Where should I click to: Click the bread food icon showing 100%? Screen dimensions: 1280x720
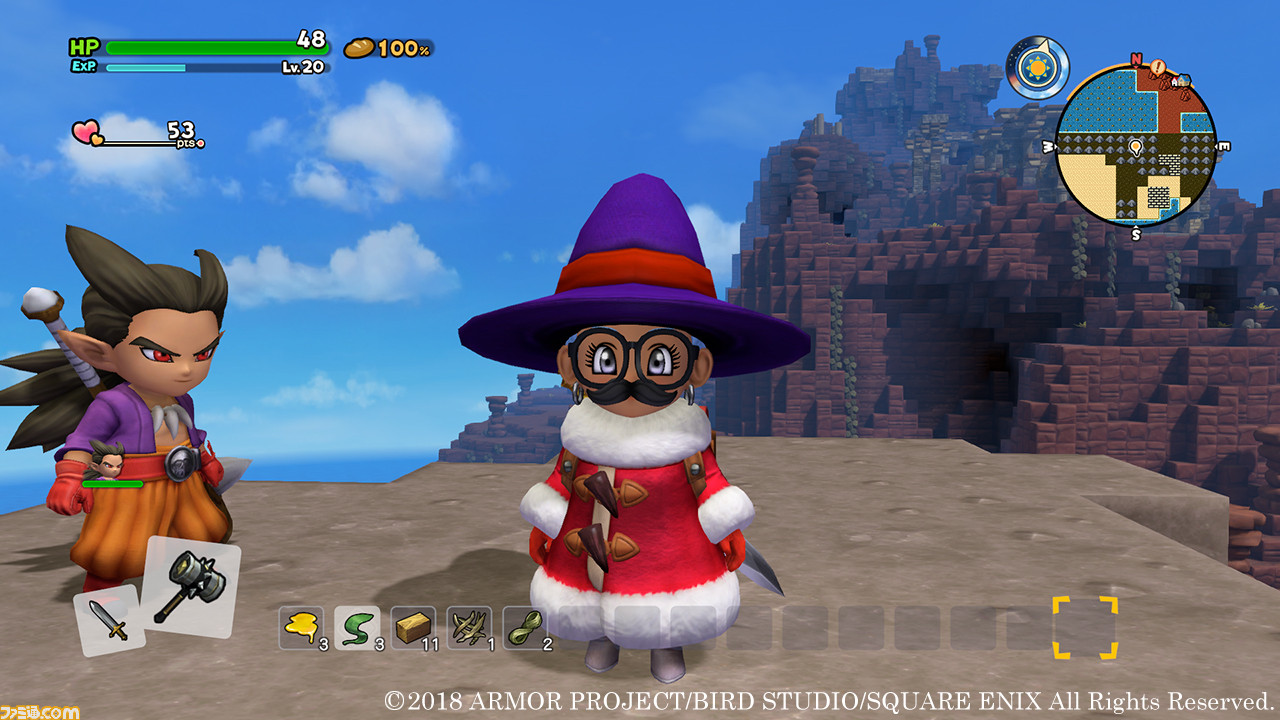click(x=358, y=47)
